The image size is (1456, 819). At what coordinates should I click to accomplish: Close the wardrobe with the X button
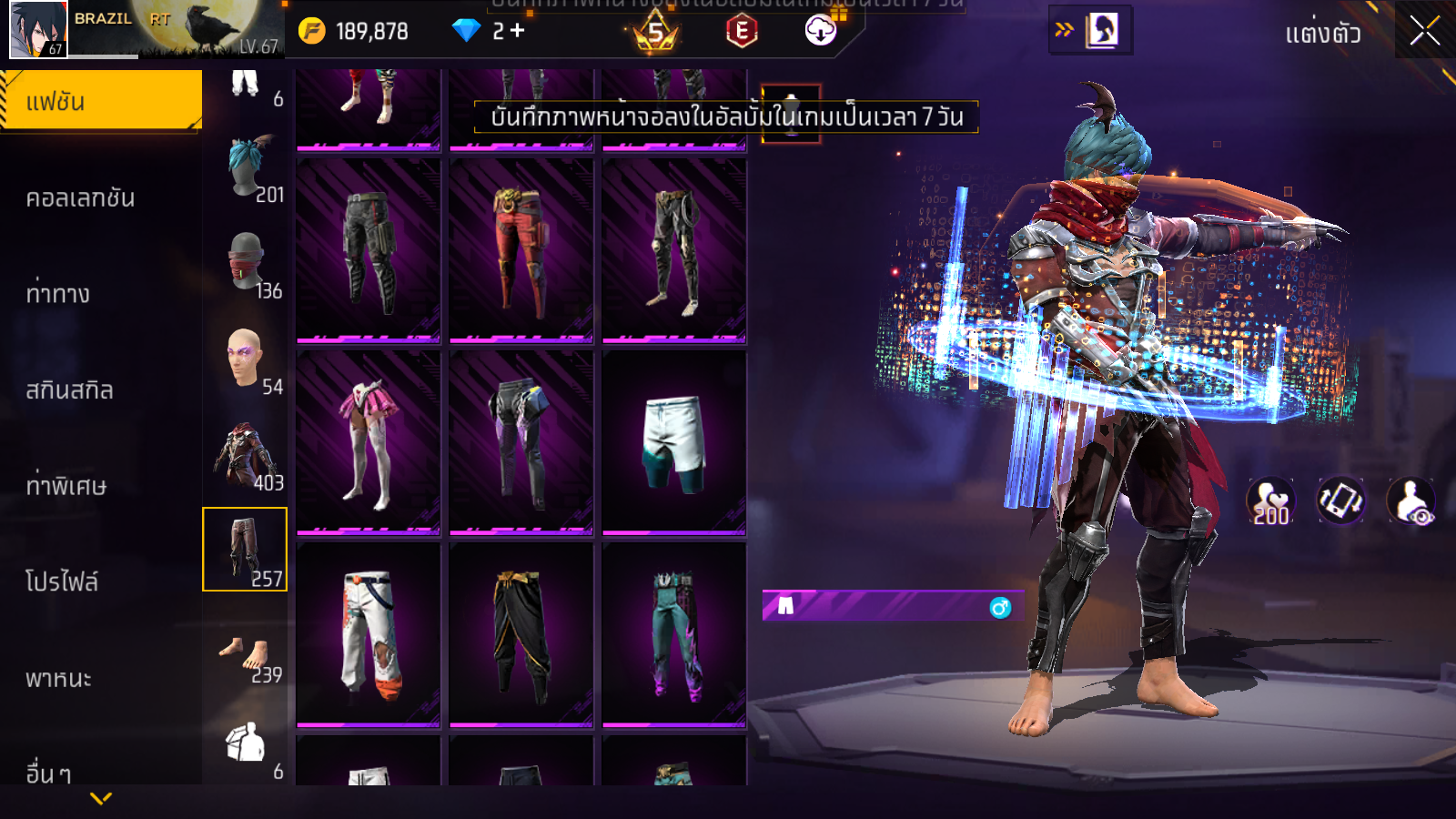point(1424,31)
